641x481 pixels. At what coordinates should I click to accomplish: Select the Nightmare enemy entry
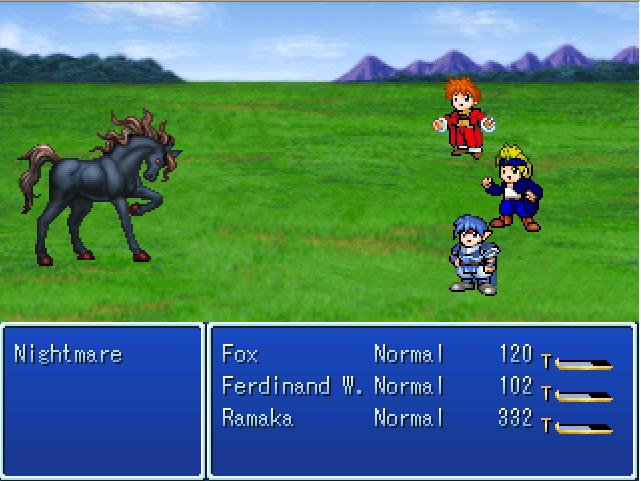coord(68,354)
